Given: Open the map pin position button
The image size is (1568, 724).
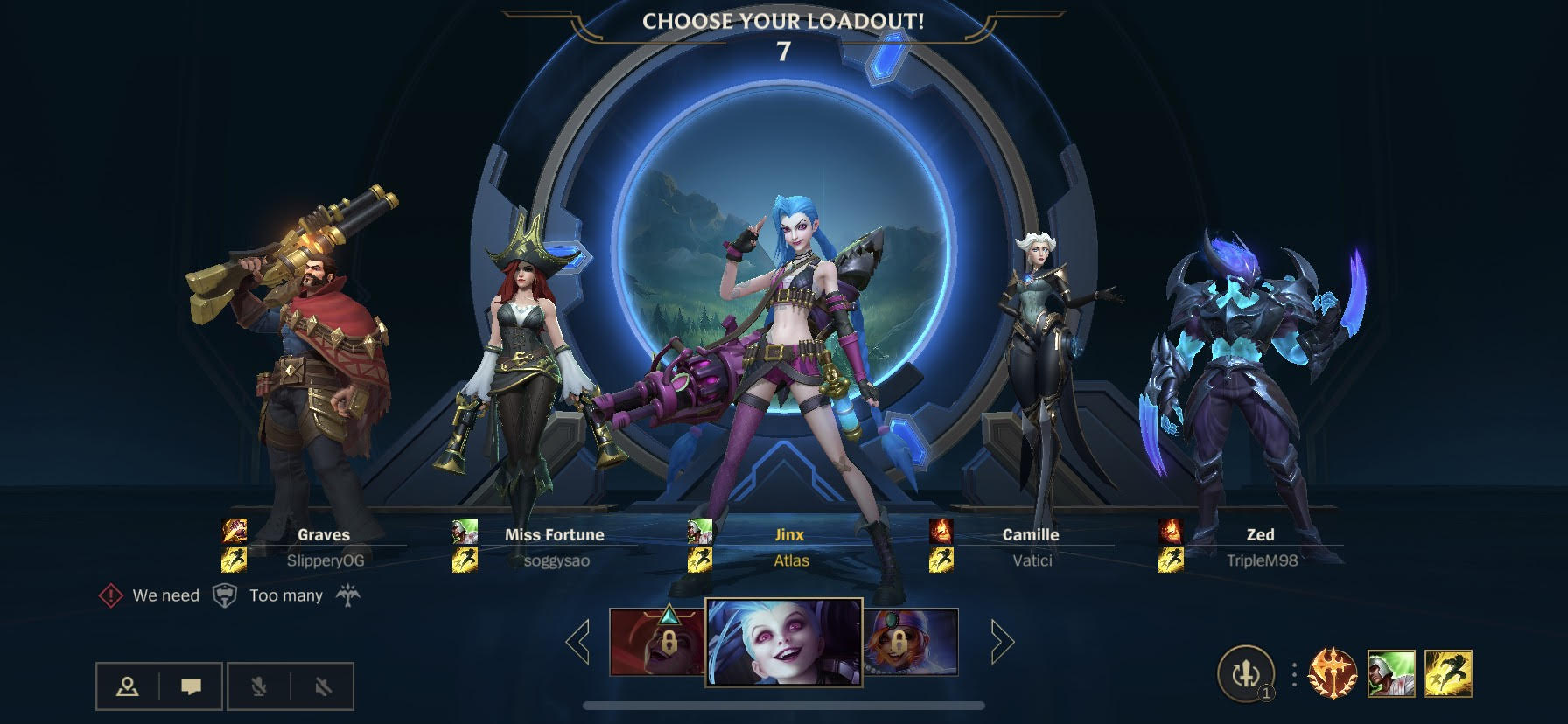Looking at the screenshot, I should pos(128,686).
